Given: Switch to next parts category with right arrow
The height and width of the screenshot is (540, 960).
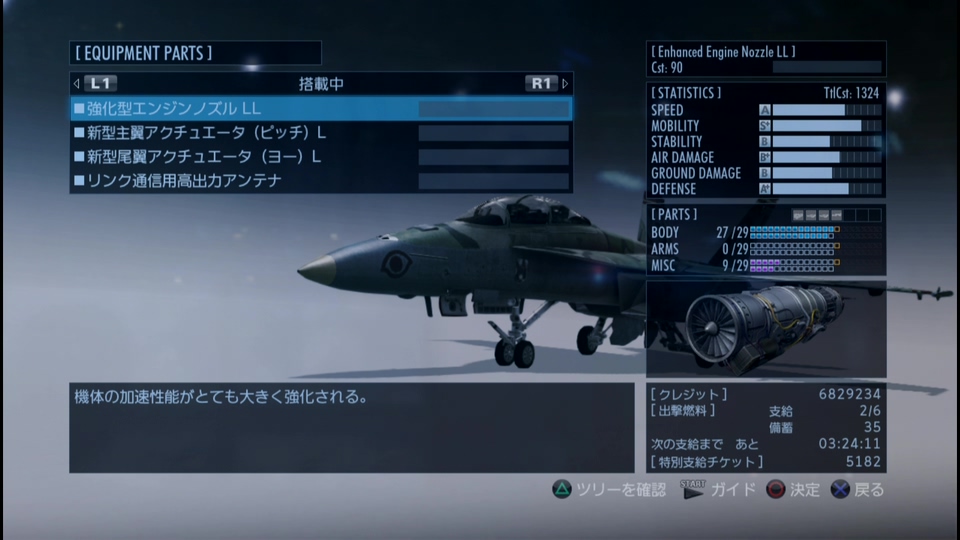Looking at the screenshot, I should point(565,84).
